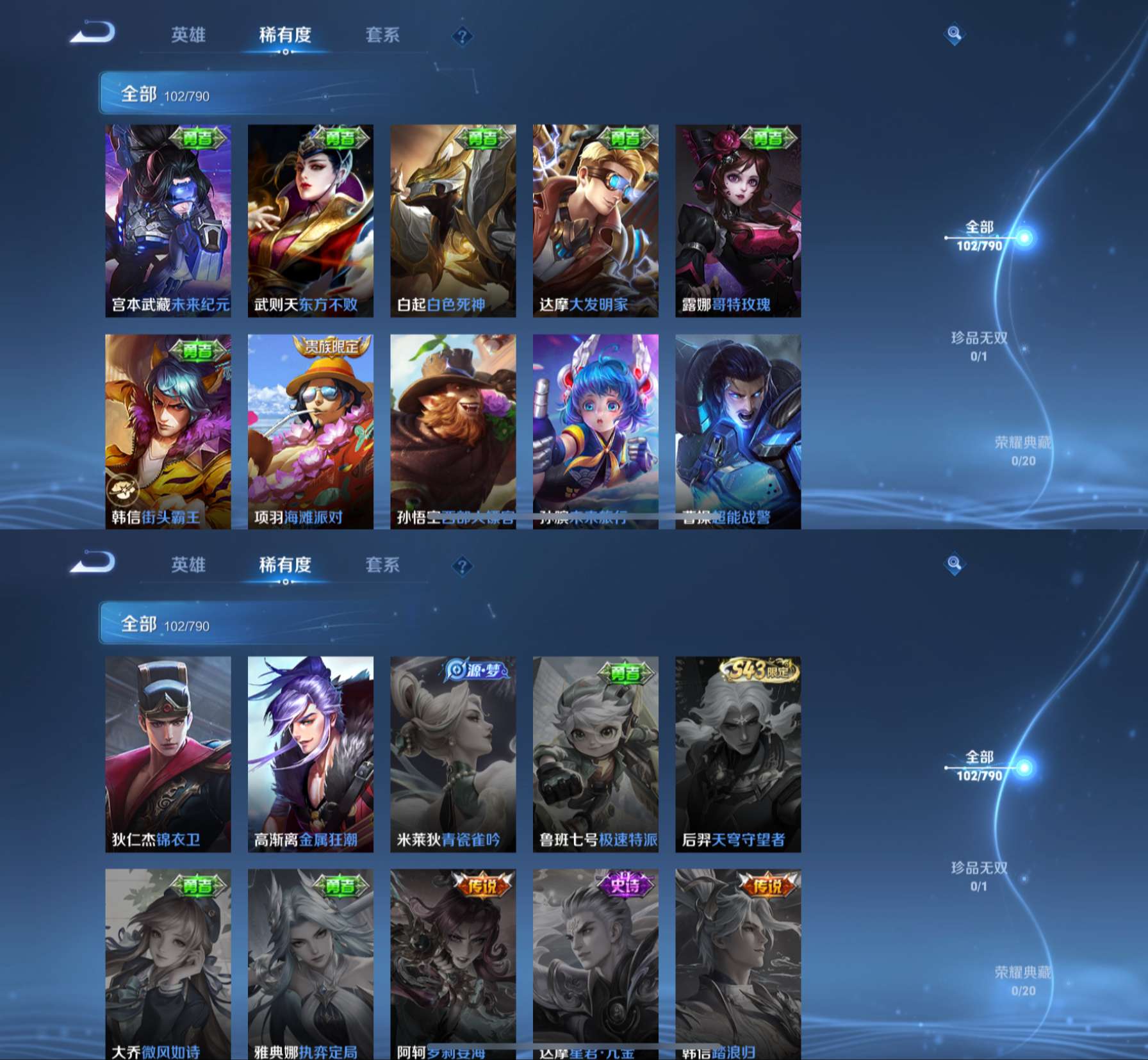This screenshot has height=1060, width=1148.
Task: Pick the blue-haired 孙膑 skin card
Action: tap(596, 430)
